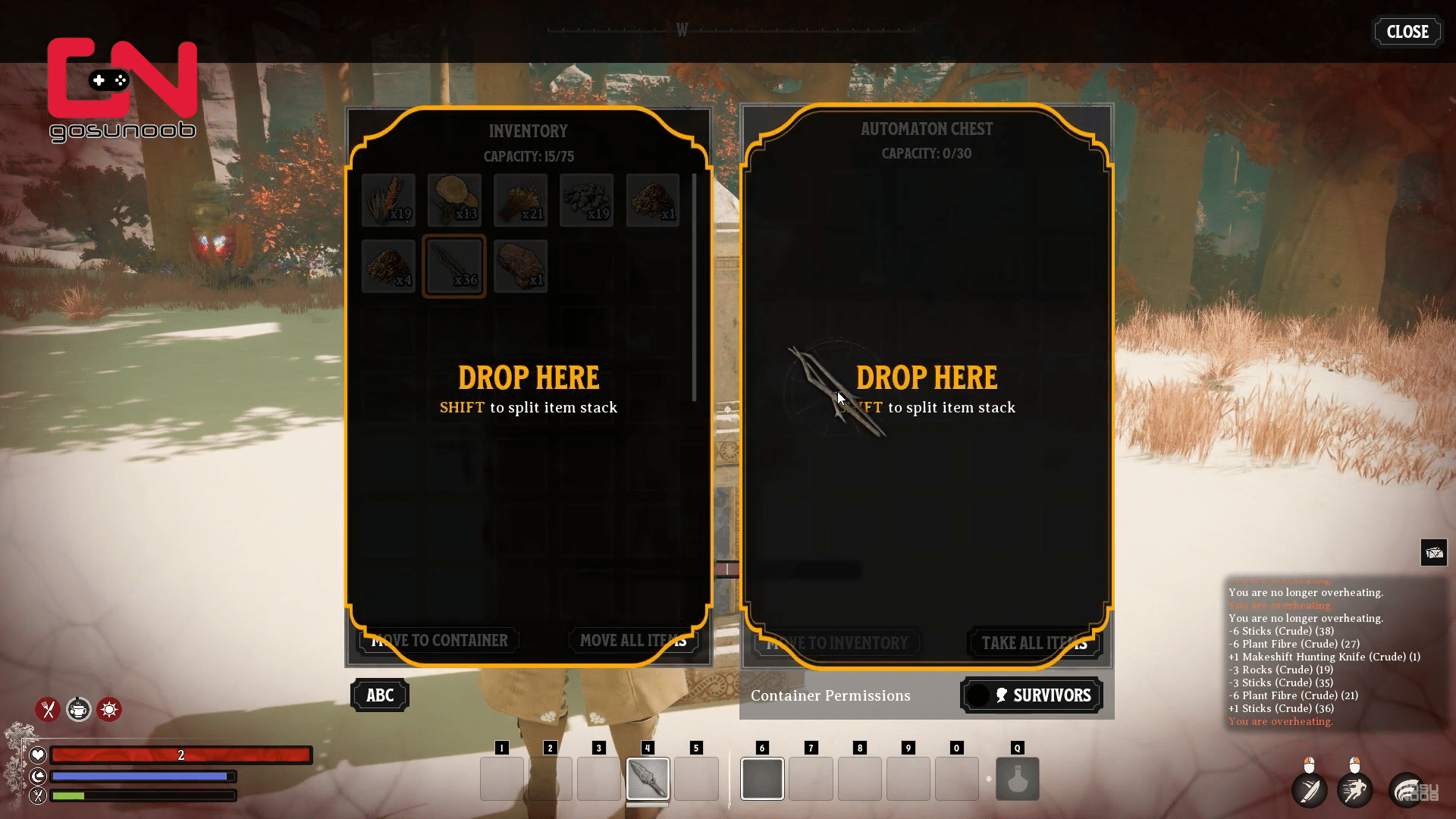Click the hunger fork-and-knife status indicator
The width and height of the screenshot is (1456, 819).
49,710
